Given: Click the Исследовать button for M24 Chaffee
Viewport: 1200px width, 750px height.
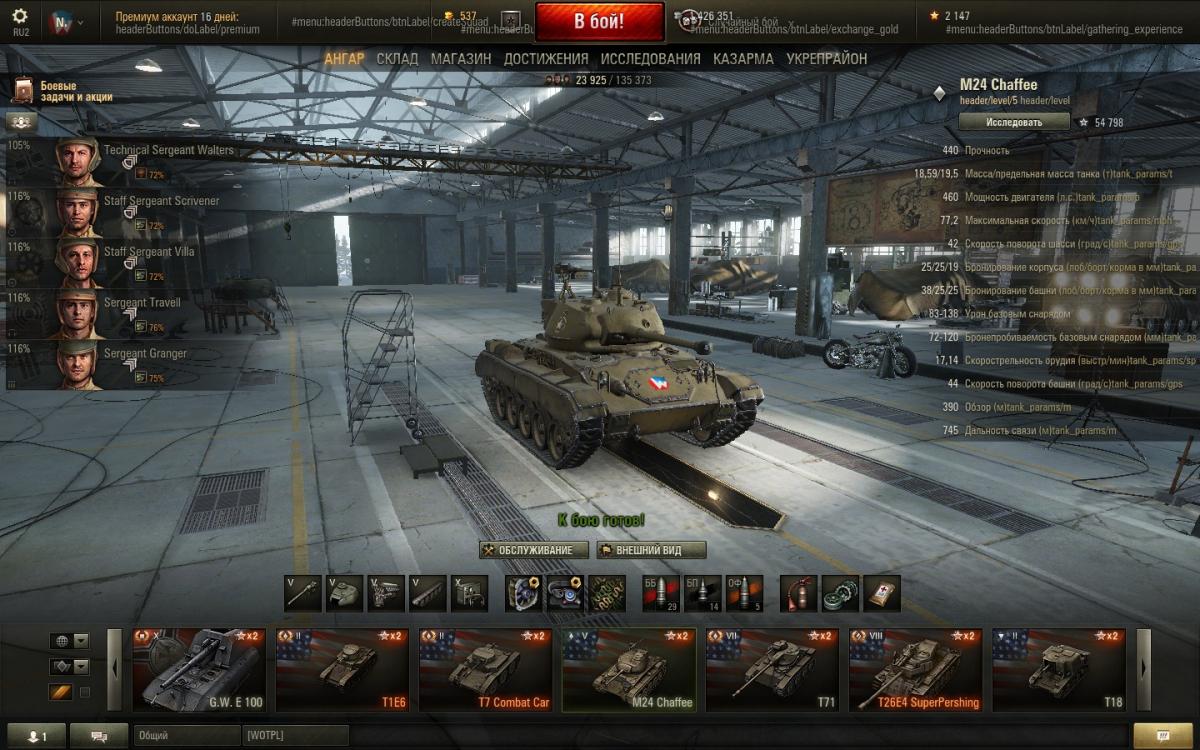Looking at the screenshot, I should click(1014, 122).
